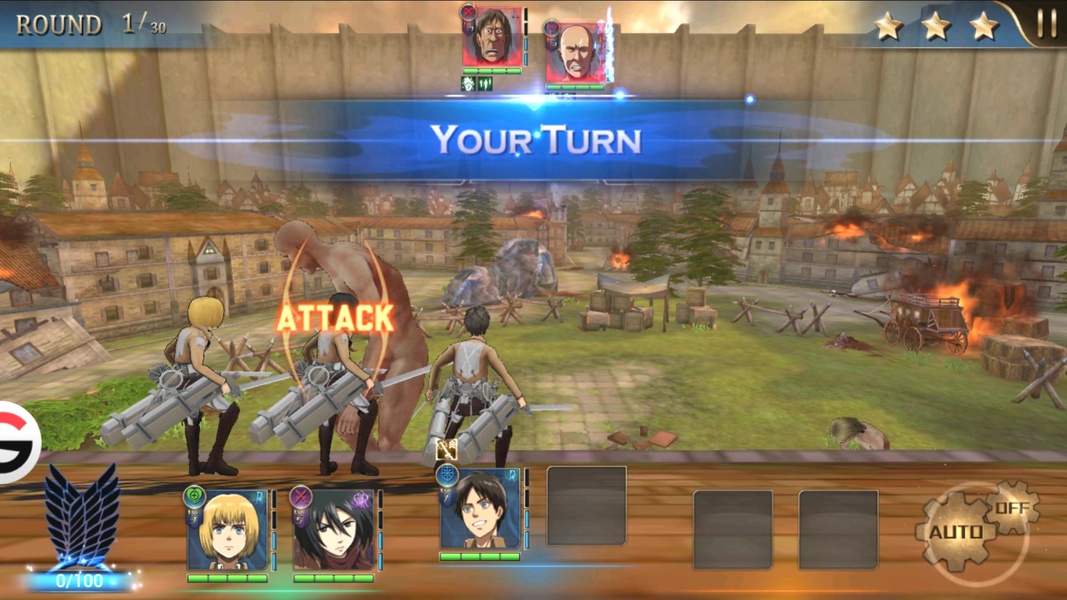Target the bald titan portrait
Screen dimensions: 1067x600
tap(574, 54)
